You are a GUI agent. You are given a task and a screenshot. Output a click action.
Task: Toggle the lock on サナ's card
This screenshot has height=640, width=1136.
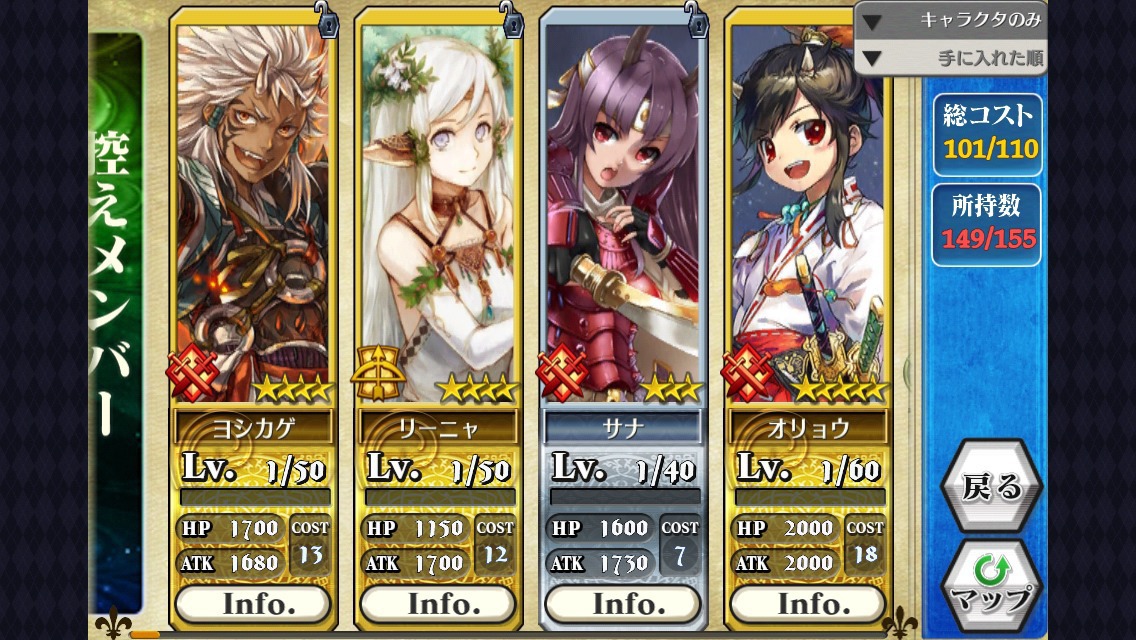(696, 17)
